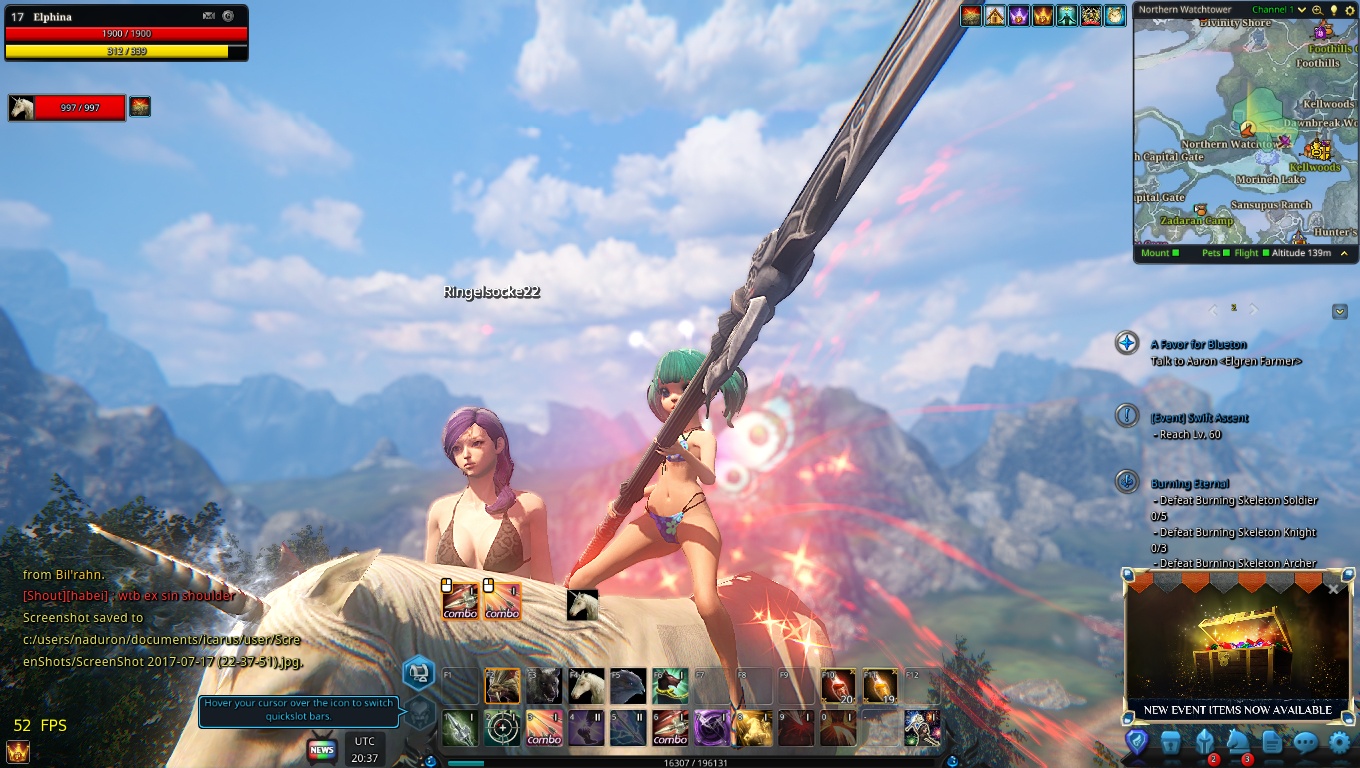Open the chat bubble social menu

1305,742
